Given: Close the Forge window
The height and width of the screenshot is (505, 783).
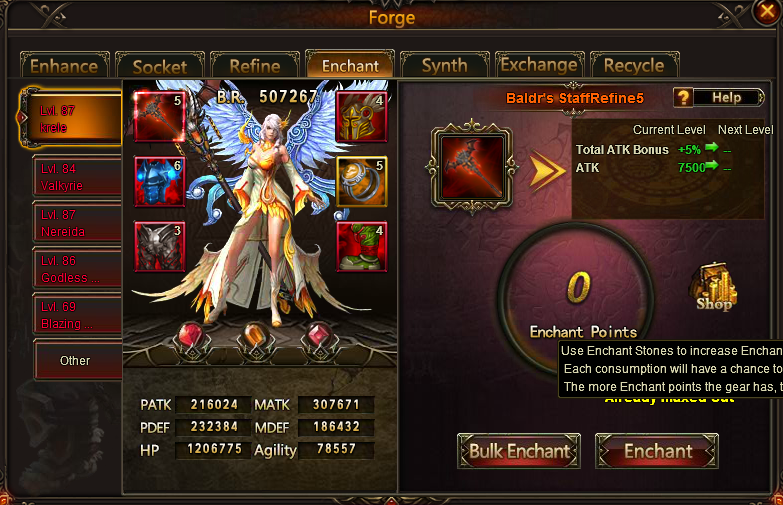Looking at the screenshot, I should tap(765, 13).
